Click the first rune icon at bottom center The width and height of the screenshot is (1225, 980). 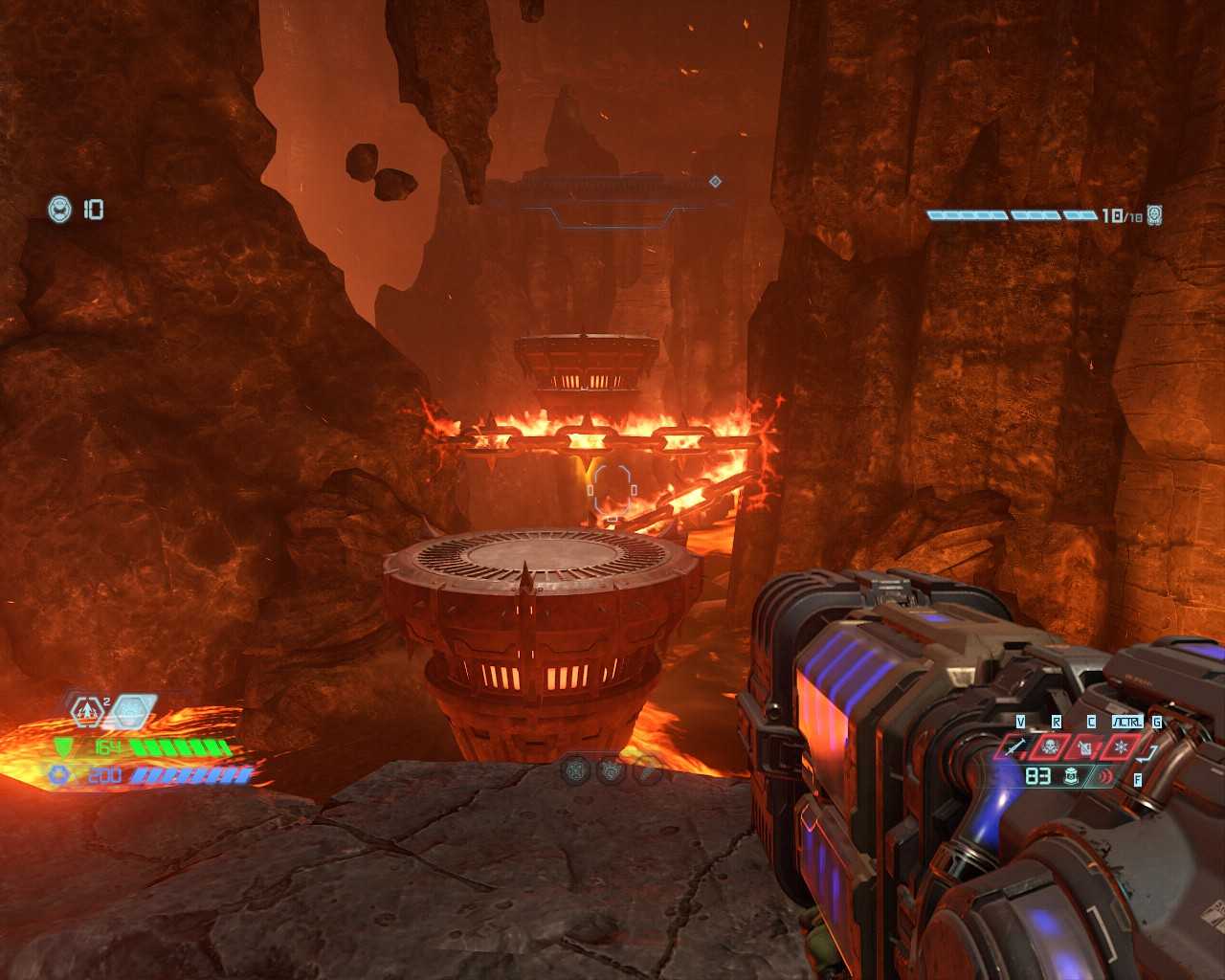pos(575,769)
